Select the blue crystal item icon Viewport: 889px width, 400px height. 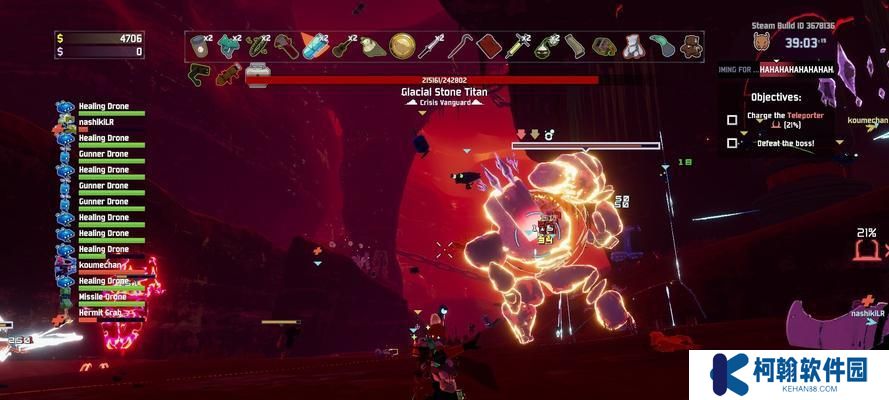point(316,46)
